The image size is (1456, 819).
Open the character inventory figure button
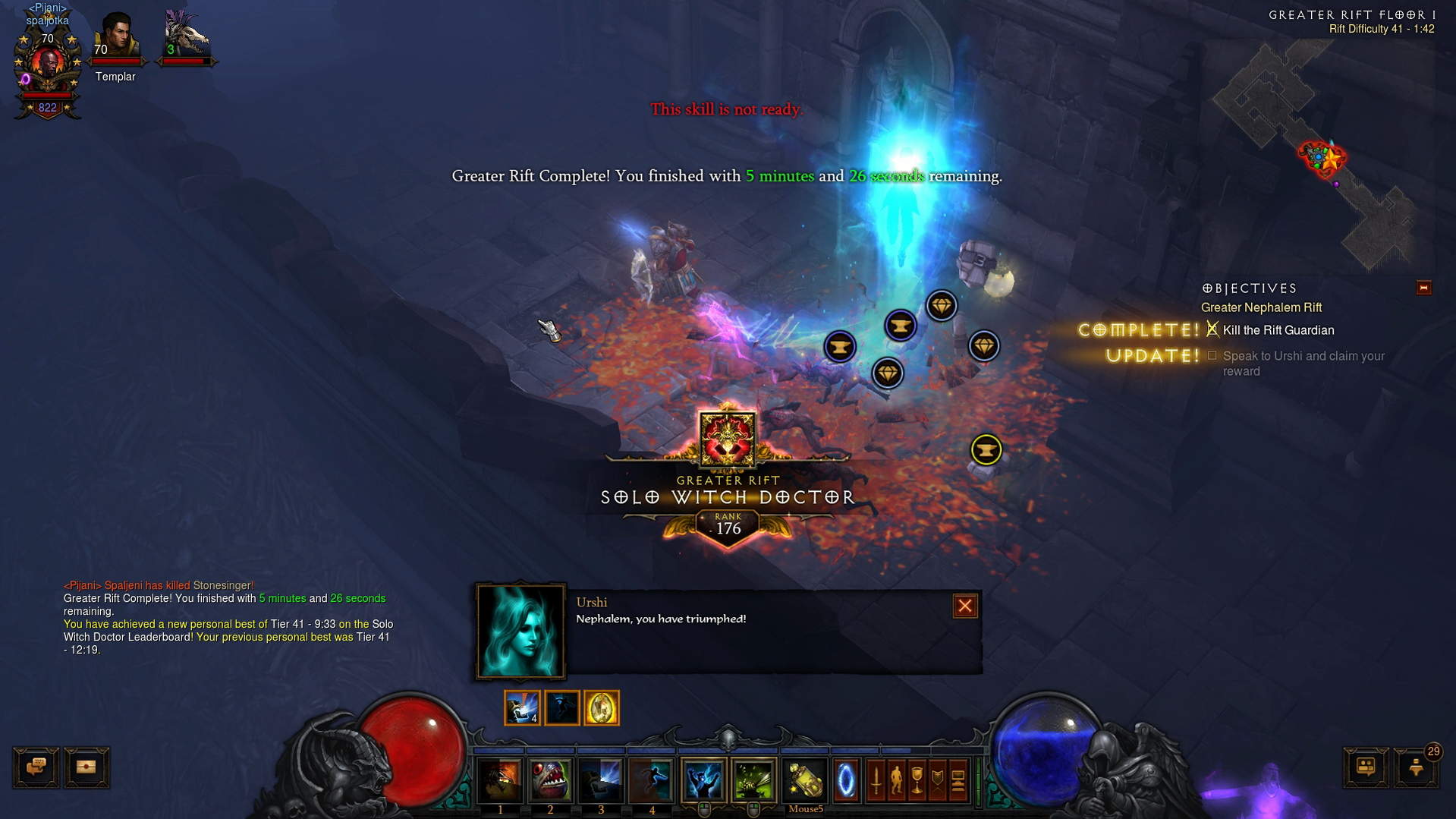[896, 780]
